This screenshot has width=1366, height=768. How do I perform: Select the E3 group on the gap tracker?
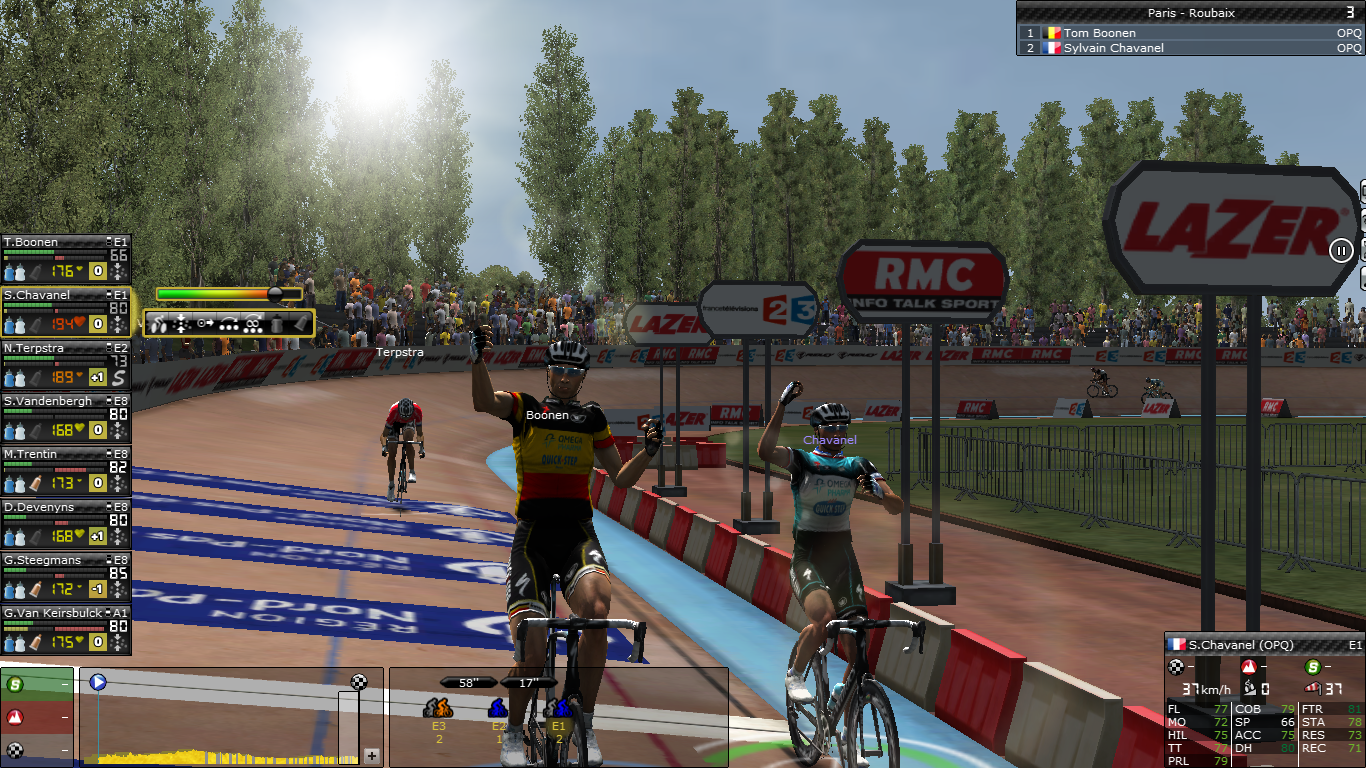tap(439, 715)
